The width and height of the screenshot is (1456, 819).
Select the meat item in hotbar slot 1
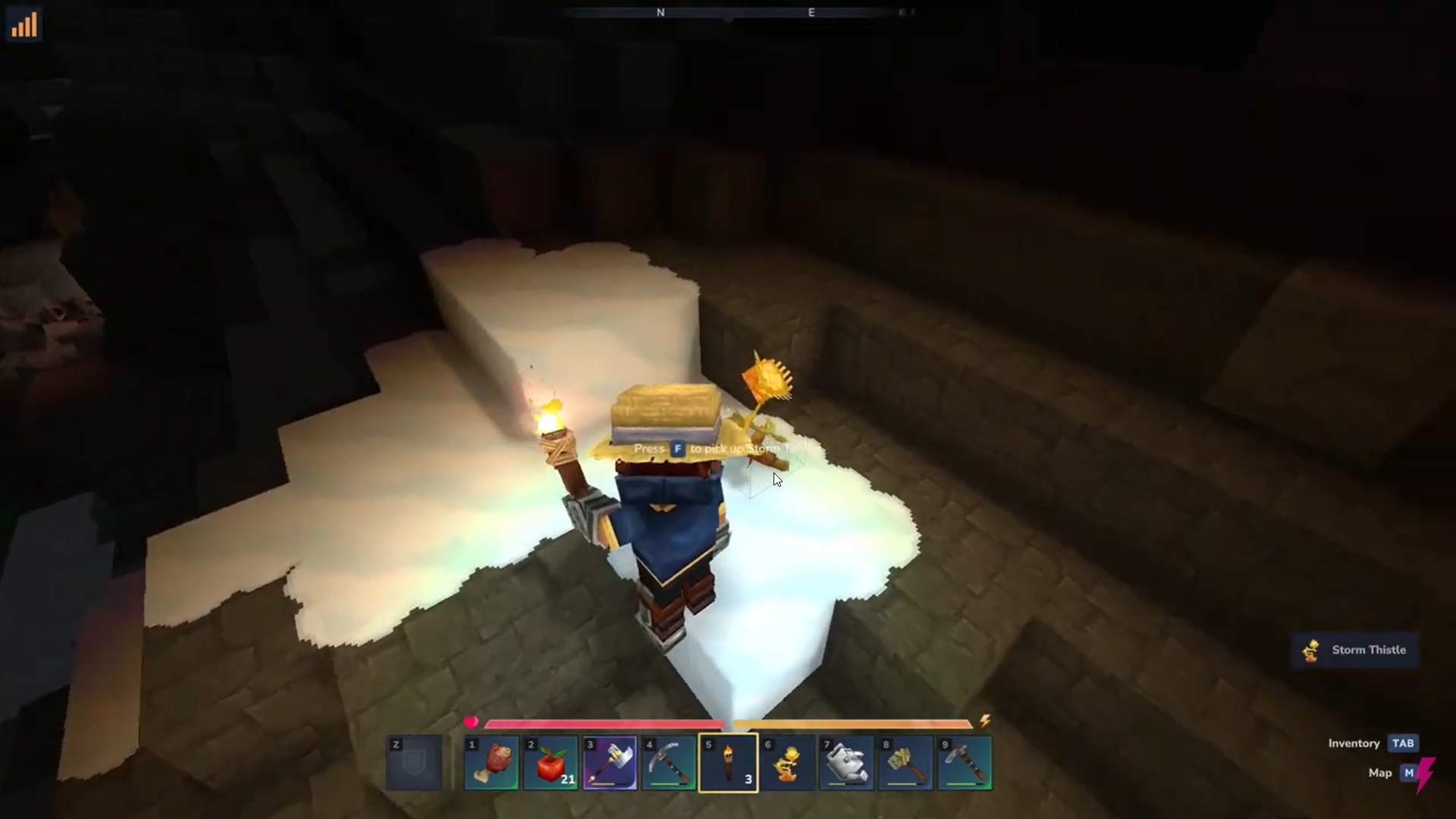pos(491,763)
